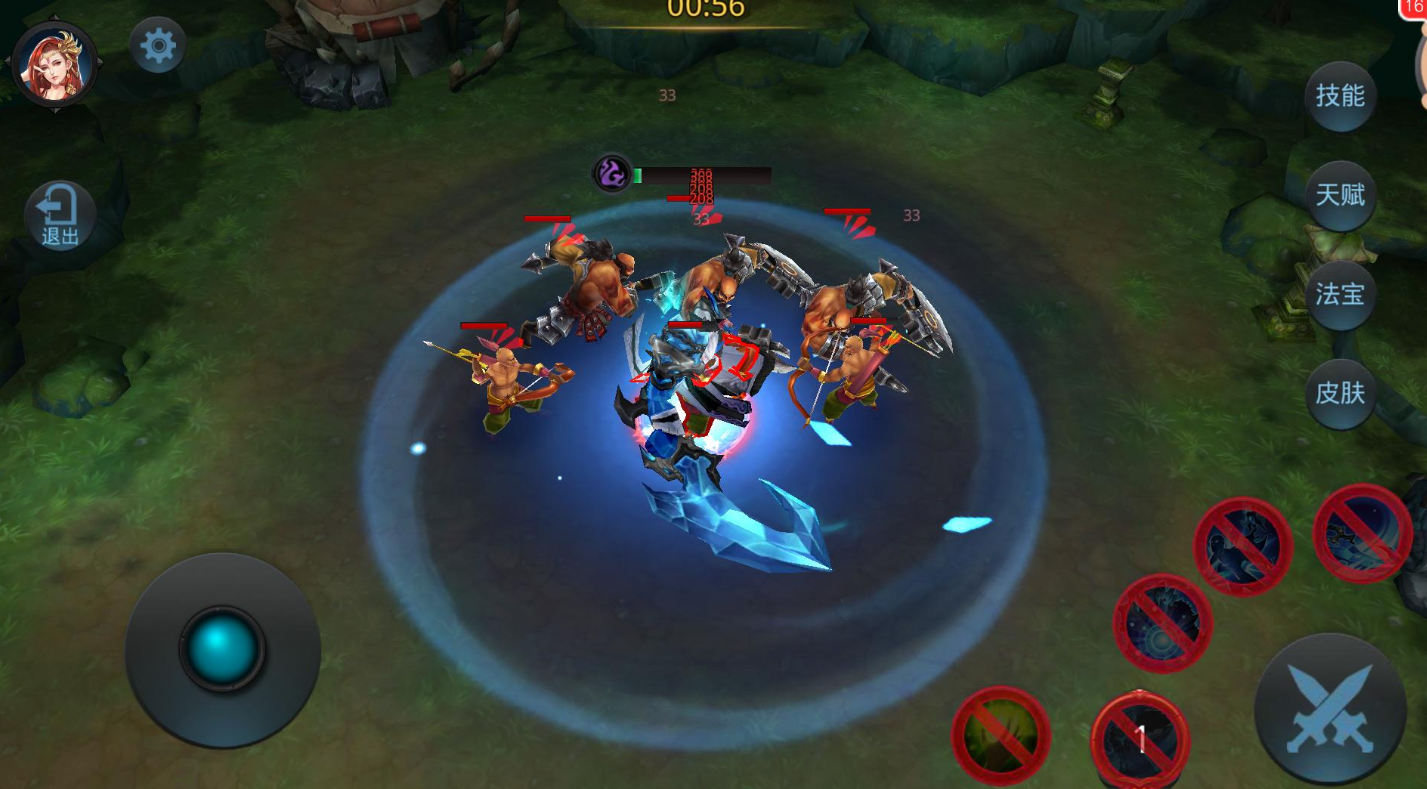Open the 技能 skills panel
The height and width of the screenshot is (789, 1427).
click(x=1340, y=96)
